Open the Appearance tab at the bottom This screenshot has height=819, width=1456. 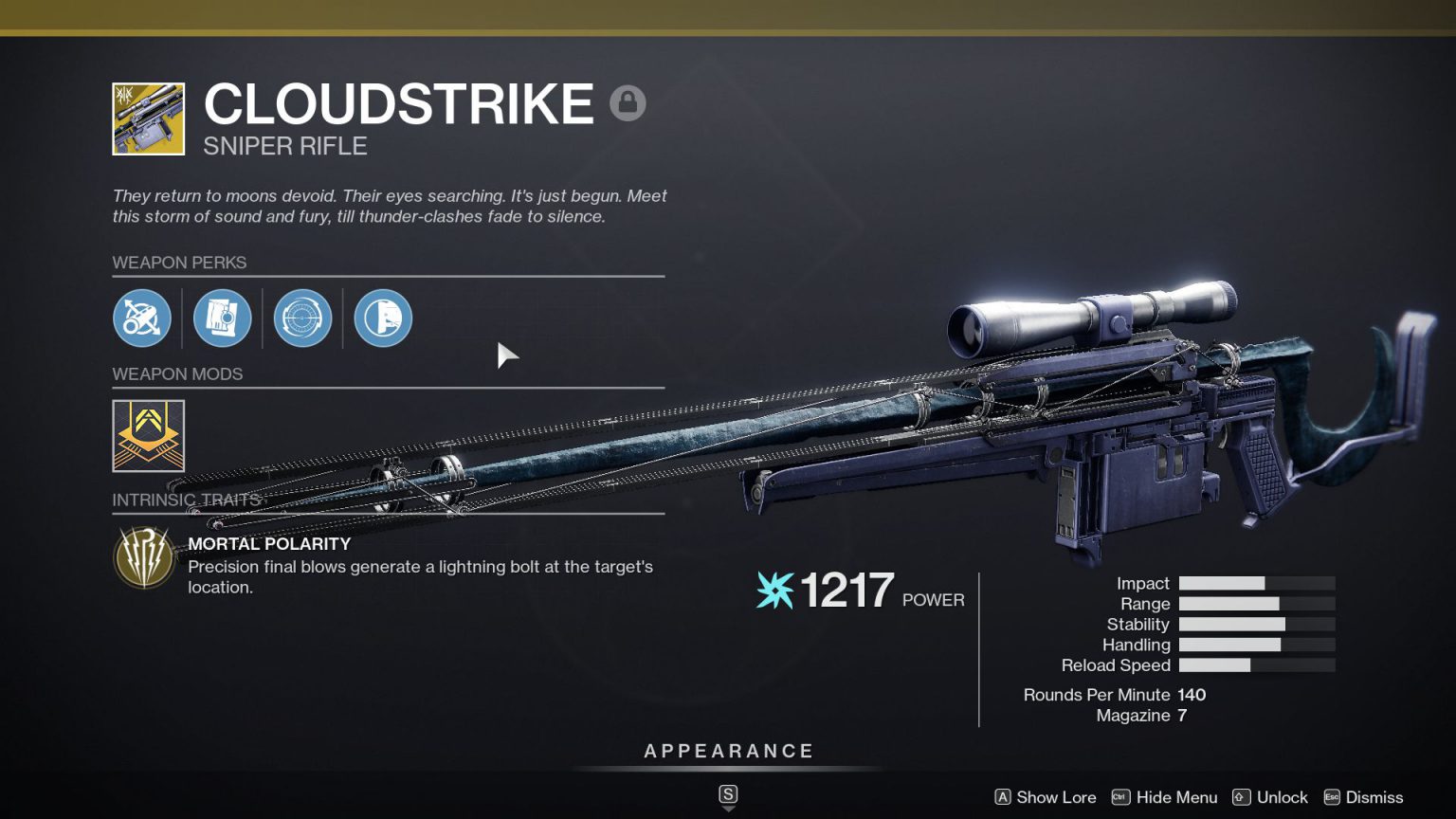(728, 750)
